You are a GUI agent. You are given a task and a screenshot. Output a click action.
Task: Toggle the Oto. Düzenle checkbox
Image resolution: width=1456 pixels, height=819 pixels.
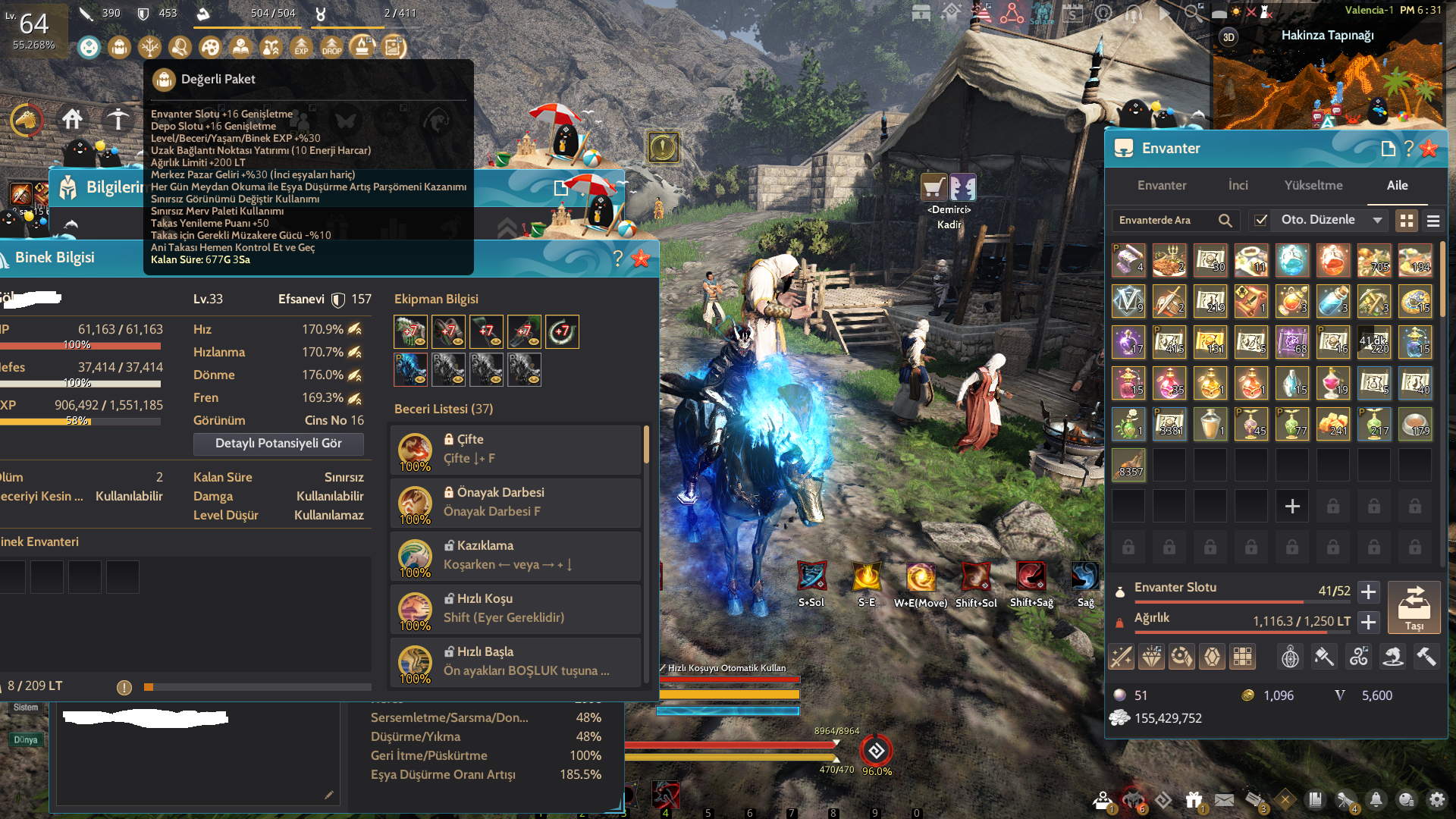coord(1260,221)
